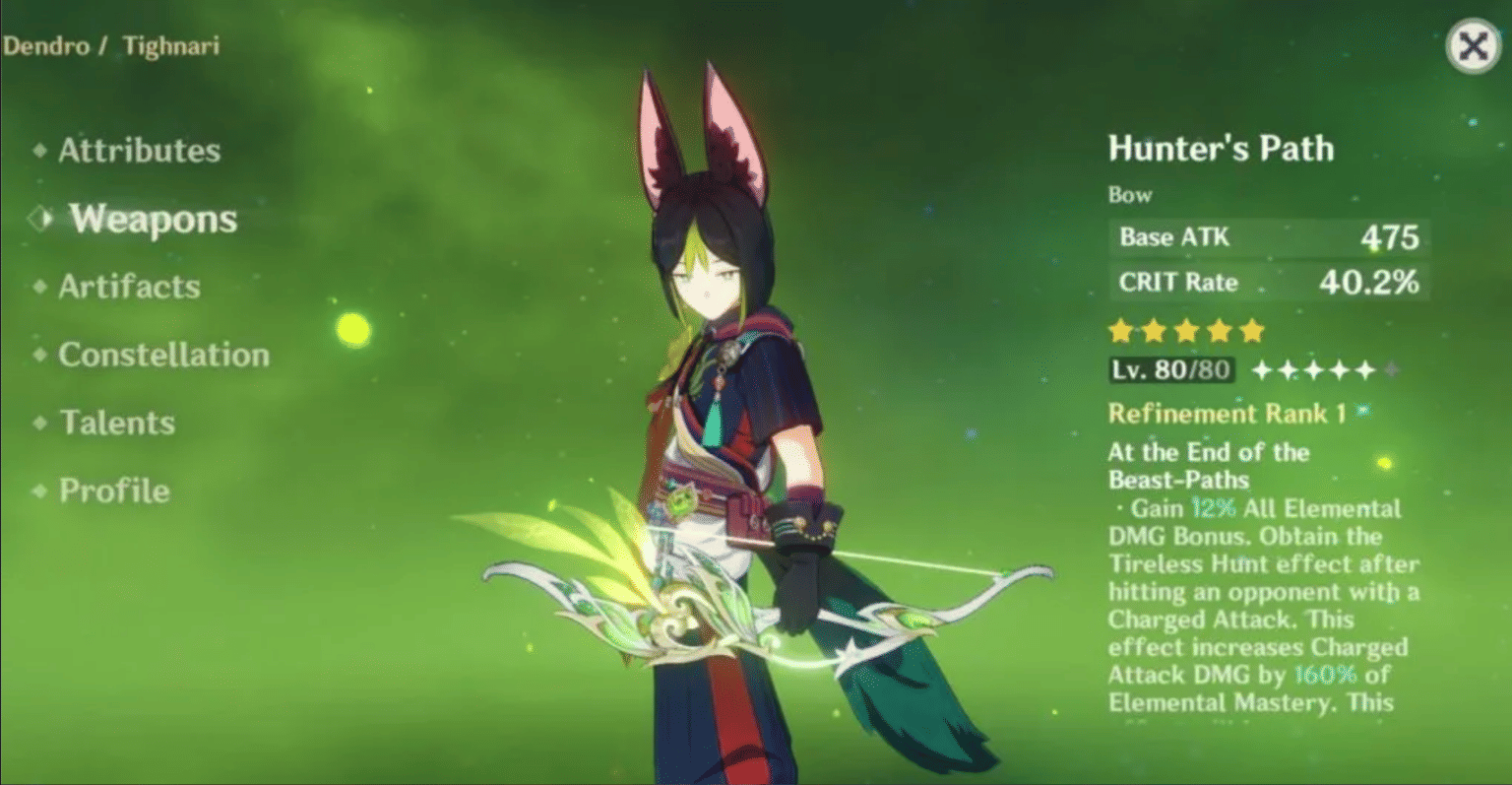The height and width of the screenshot is (785, 1512).
Task: Click the faded sixth refinement star
Action: tap(1390, 371)
